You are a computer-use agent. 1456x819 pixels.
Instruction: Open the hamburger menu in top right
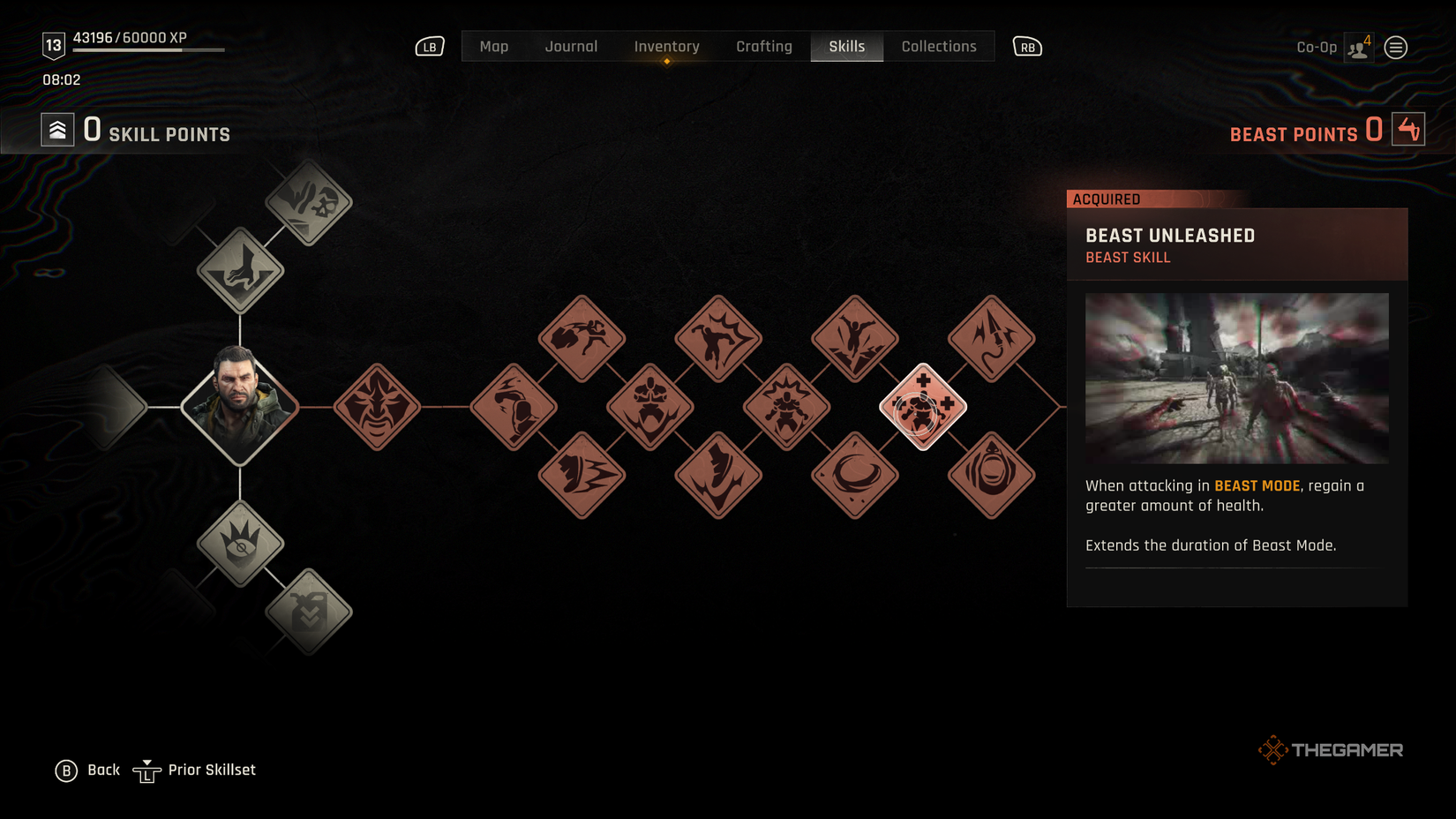click(x=1396, y=47)
